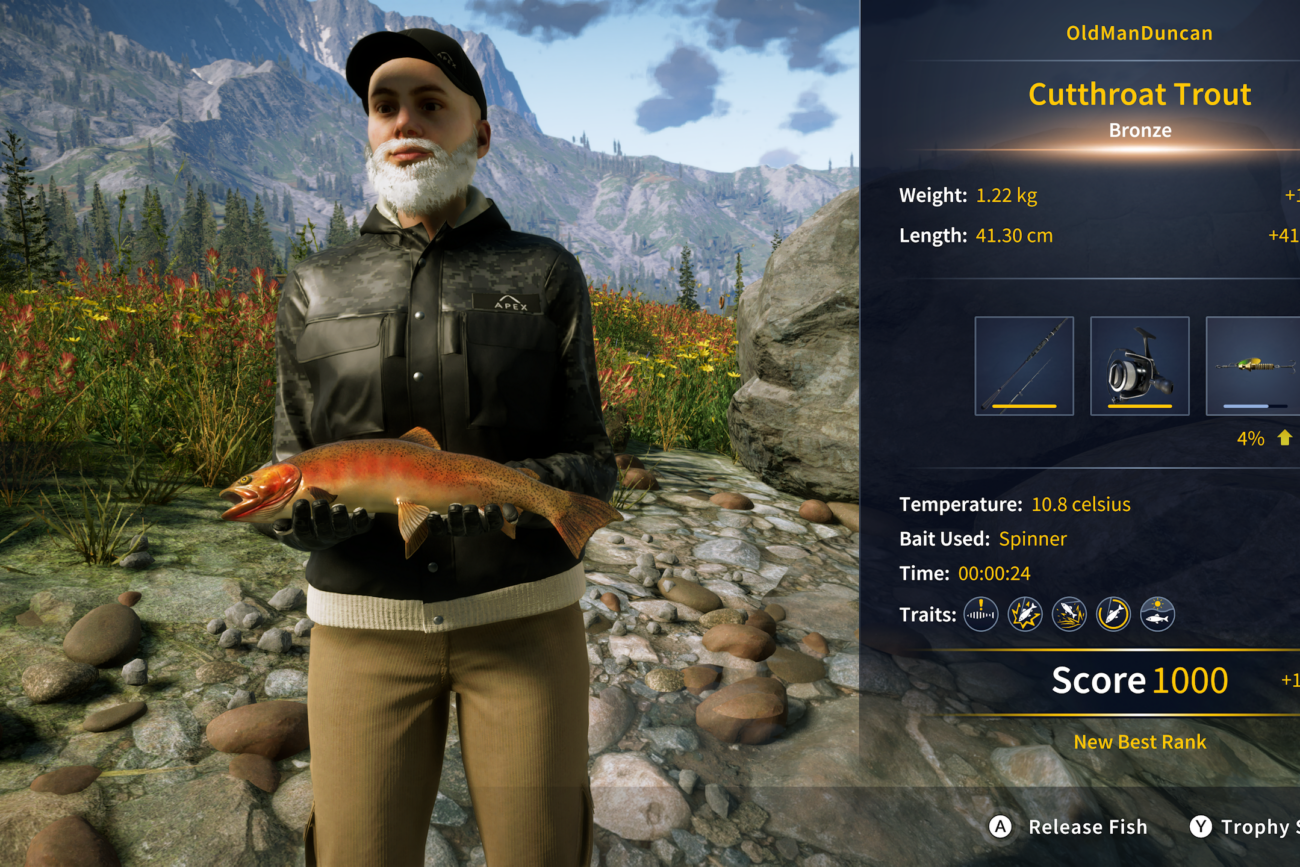
Task: Inspect the fish with circular ring trait
Action: pyautogui.click(x=1113, y=614)
